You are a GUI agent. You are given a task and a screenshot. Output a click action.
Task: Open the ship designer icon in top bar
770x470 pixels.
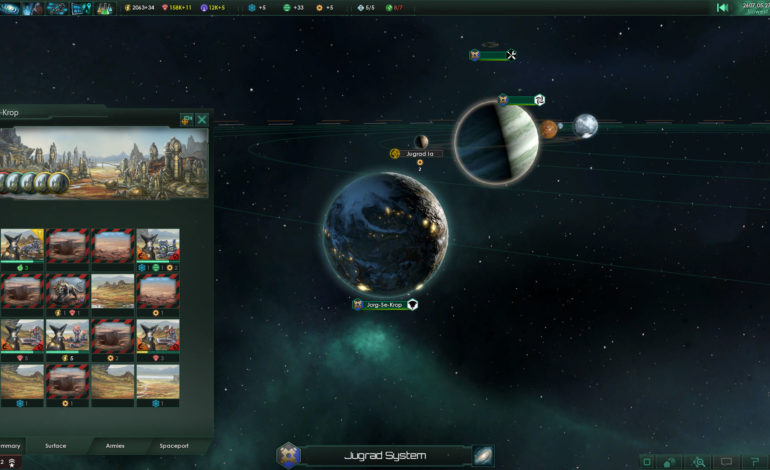pos(55,8)
